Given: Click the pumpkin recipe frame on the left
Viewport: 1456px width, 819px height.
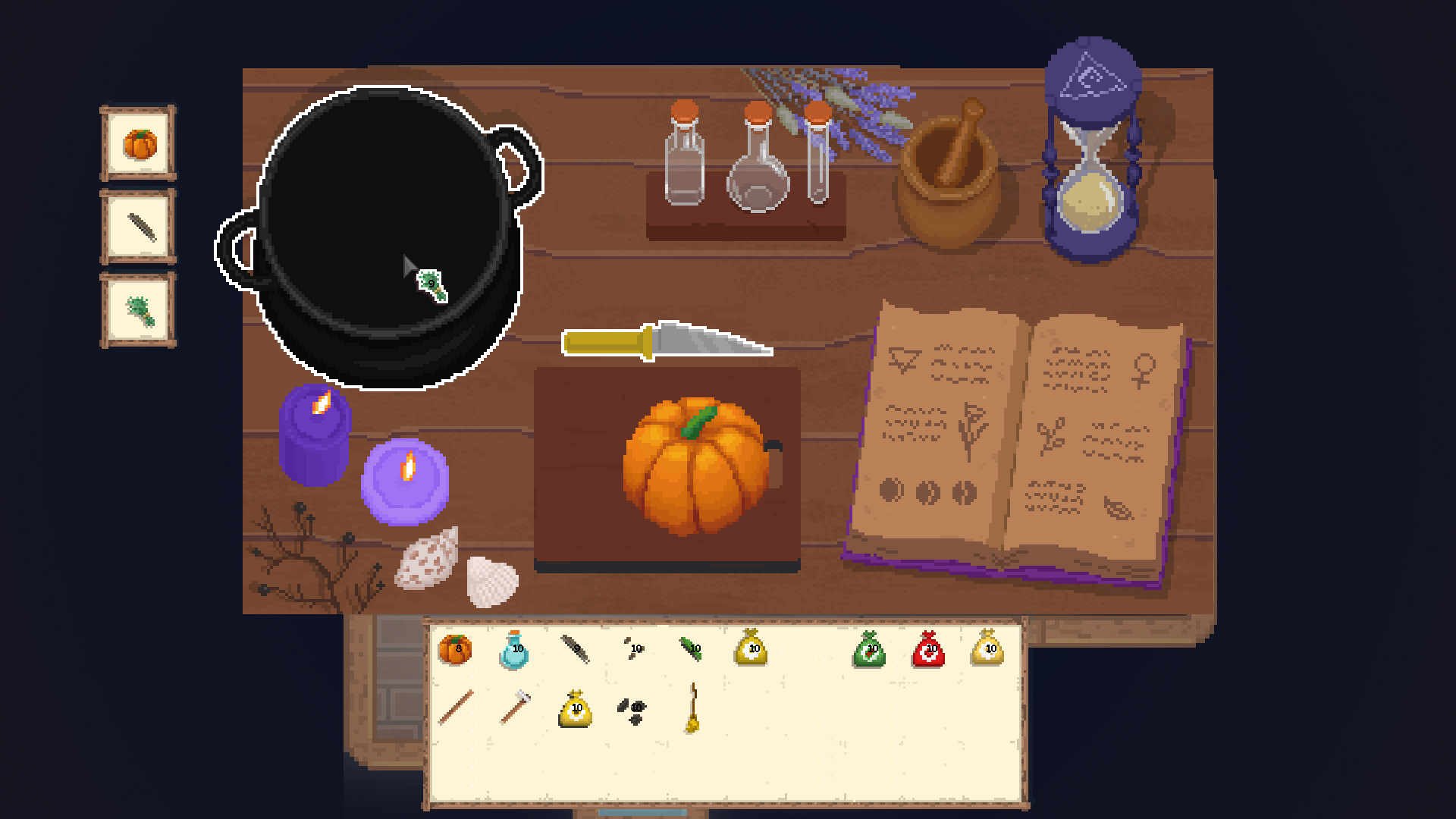Looking at the screenshot, I should point(137,144).
